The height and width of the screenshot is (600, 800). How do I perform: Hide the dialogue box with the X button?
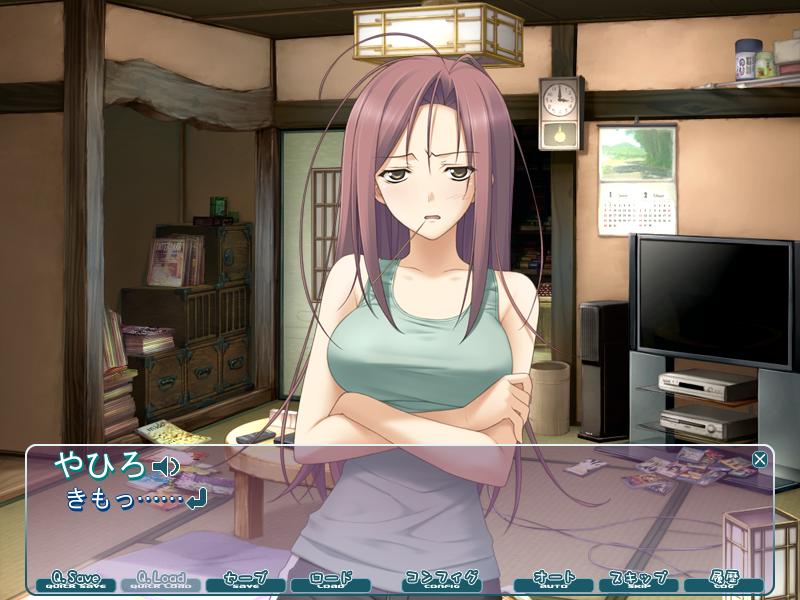click(760, 460)
